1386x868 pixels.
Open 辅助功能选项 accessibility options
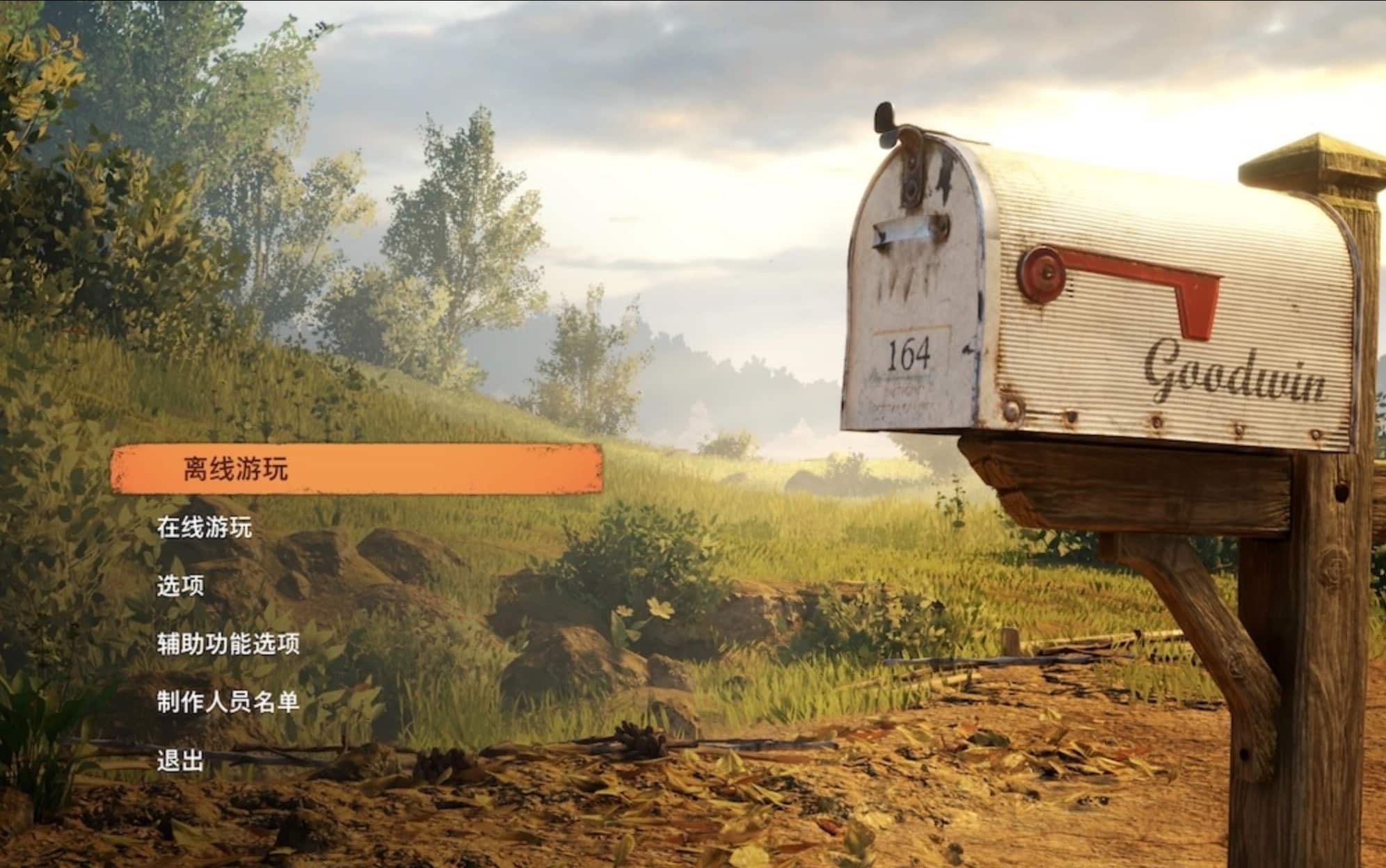[x=228, y=644]
